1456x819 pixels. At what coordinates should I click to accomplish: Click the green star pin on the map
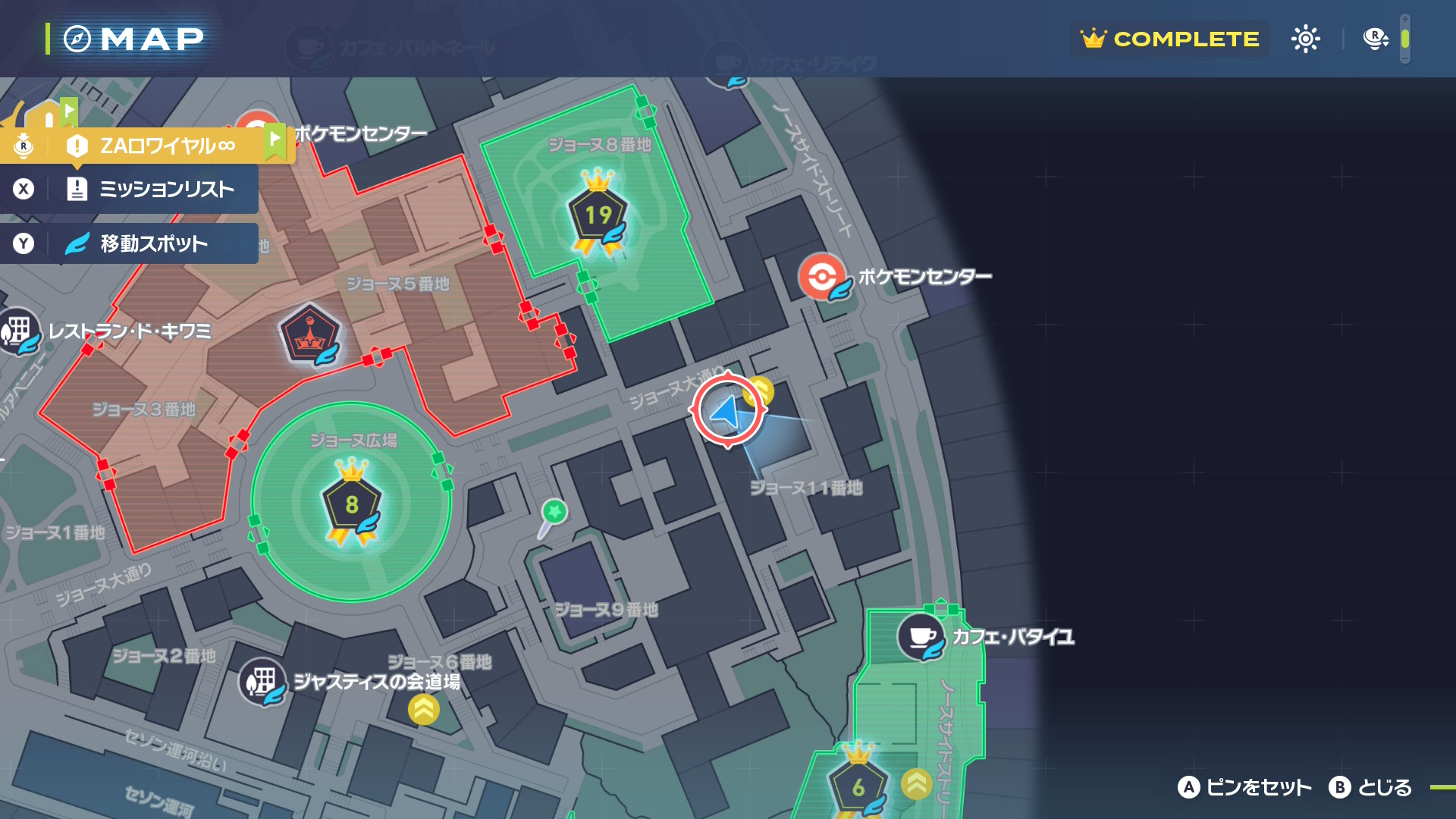point(554,512)
